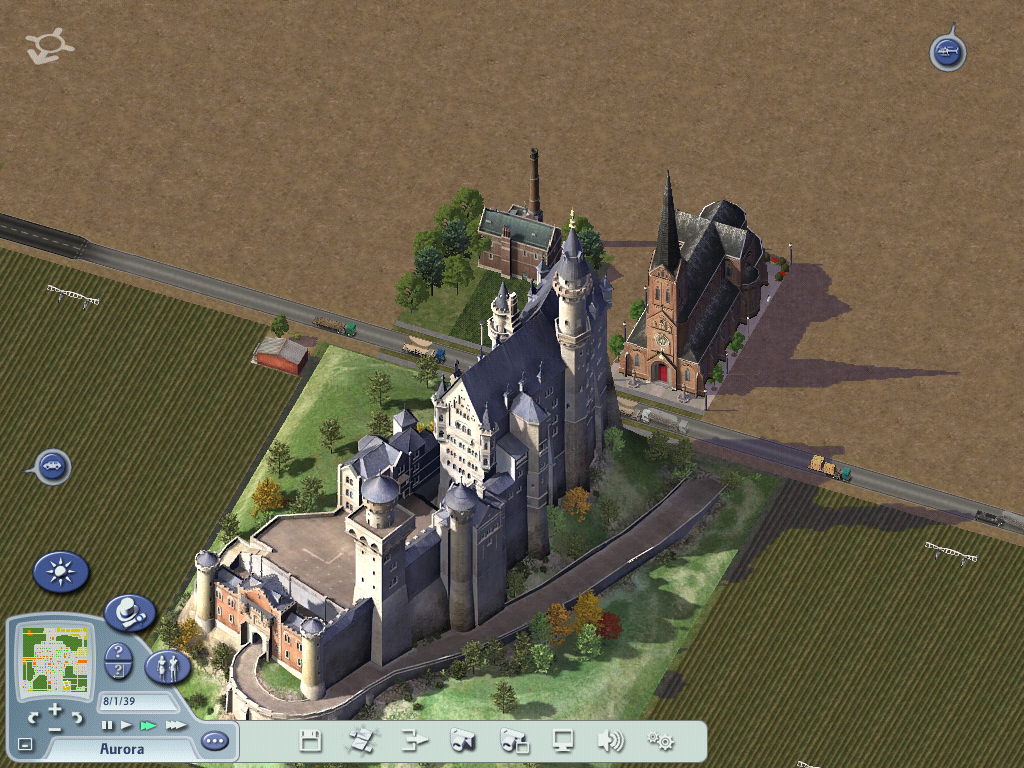Open game options with the gears icon
The image size is (1024, 768).
click(660, 741)
